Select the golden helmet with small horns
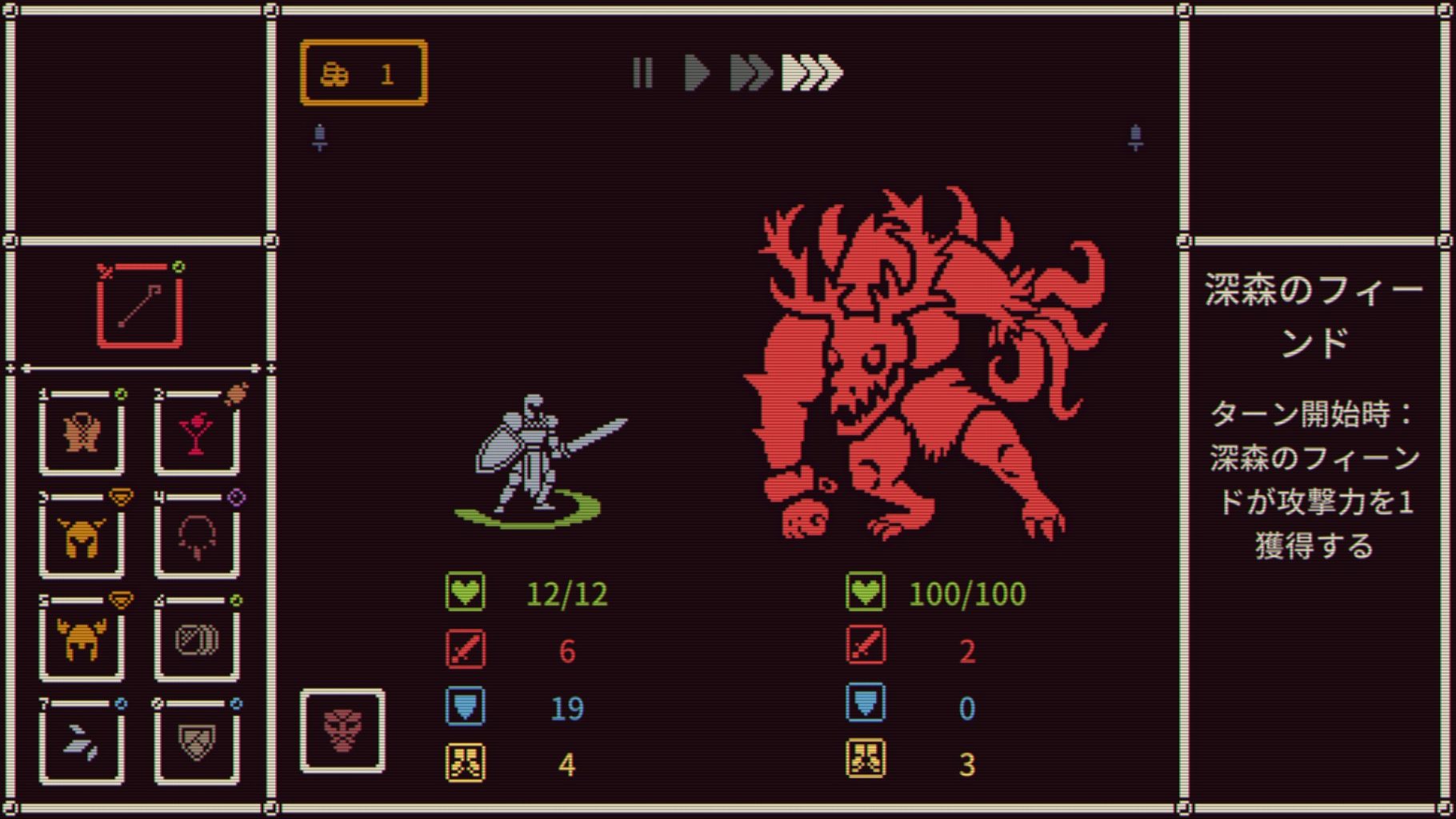The height and width of the screenshot is (819, 1456). 82,536
